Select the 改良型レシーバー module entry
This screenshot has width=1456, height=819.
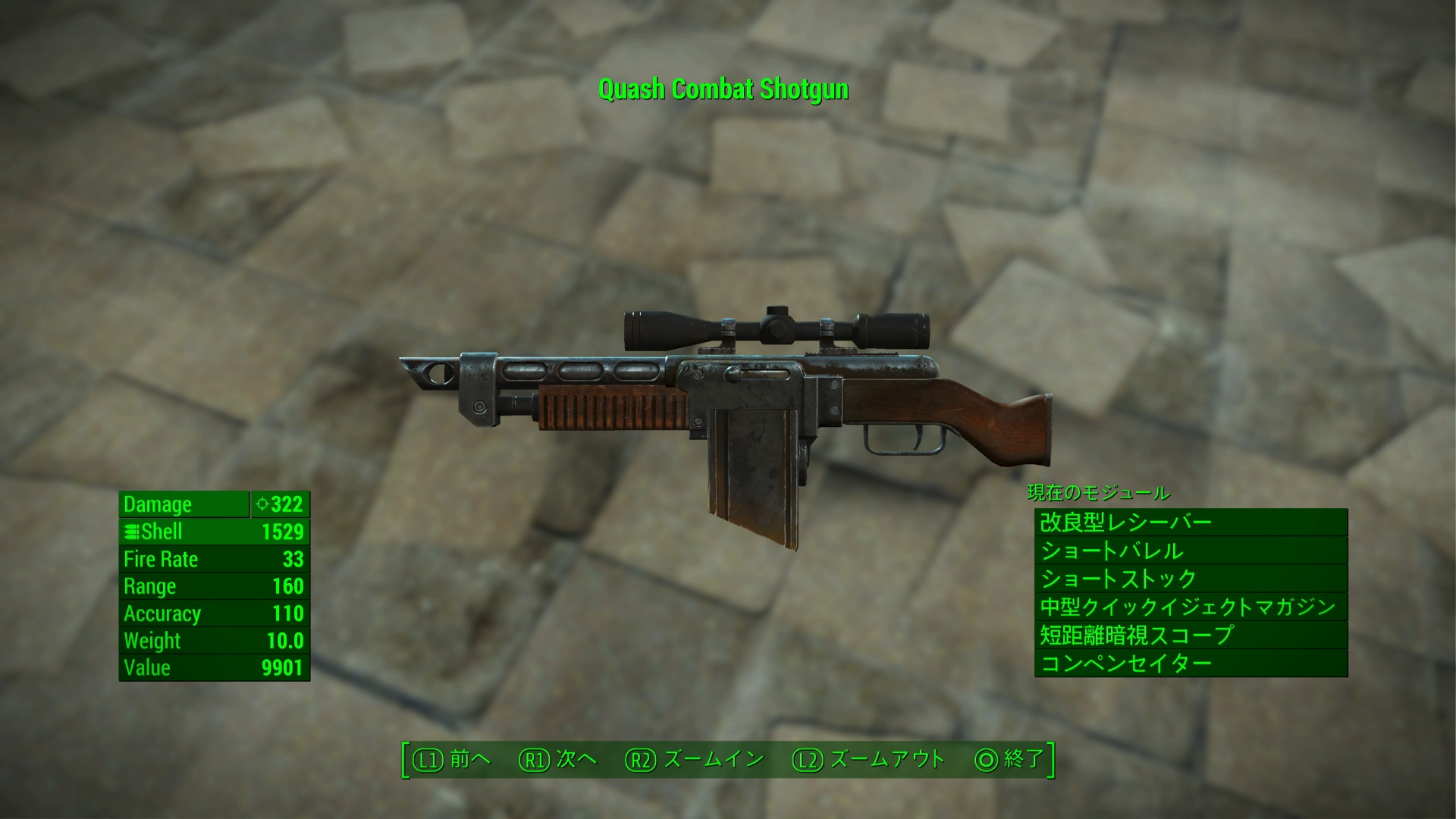[1191, 522]
